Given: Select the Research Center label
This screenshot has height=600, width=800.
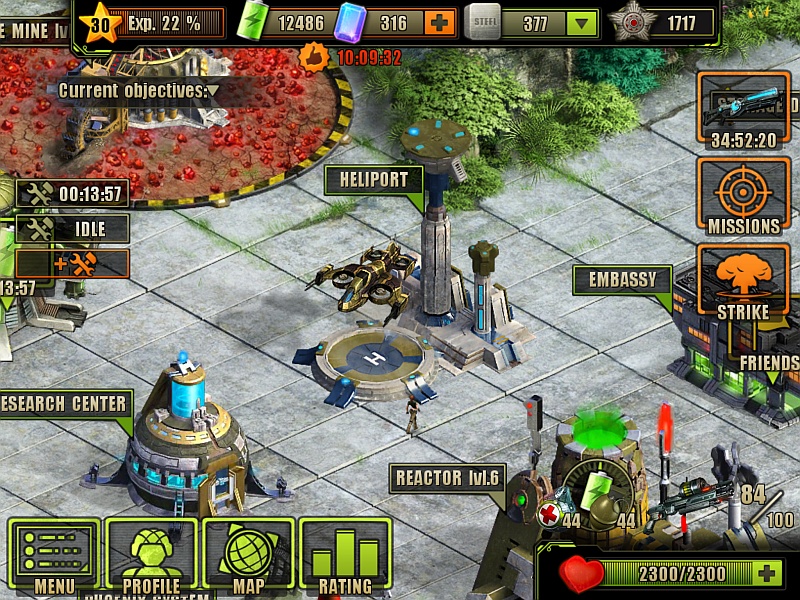Looking at the screenshot, I should (x=66, y=404).
